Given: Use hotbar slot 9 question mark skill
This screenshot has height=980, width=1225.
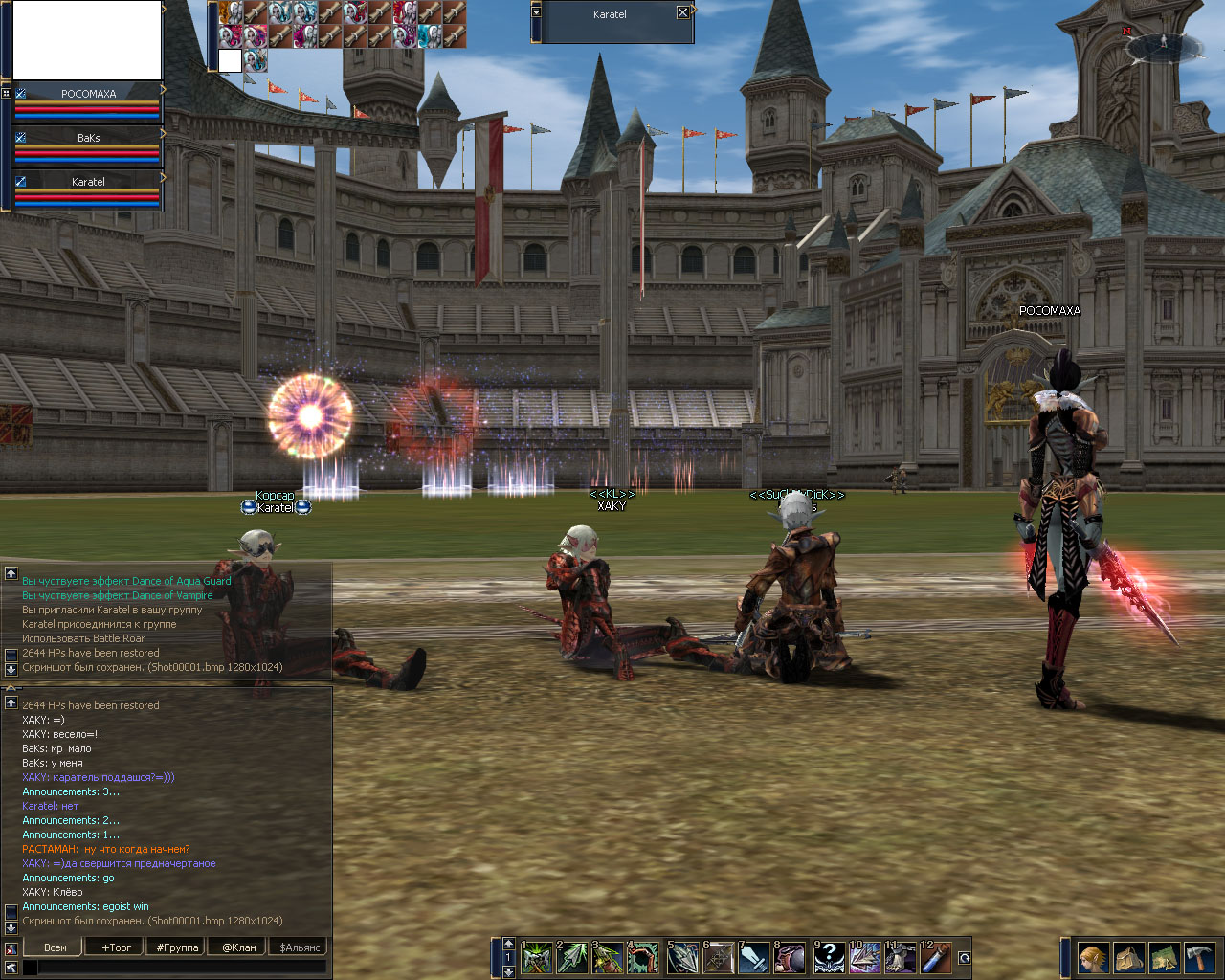Looking at the screenshot, I should 829,958.
